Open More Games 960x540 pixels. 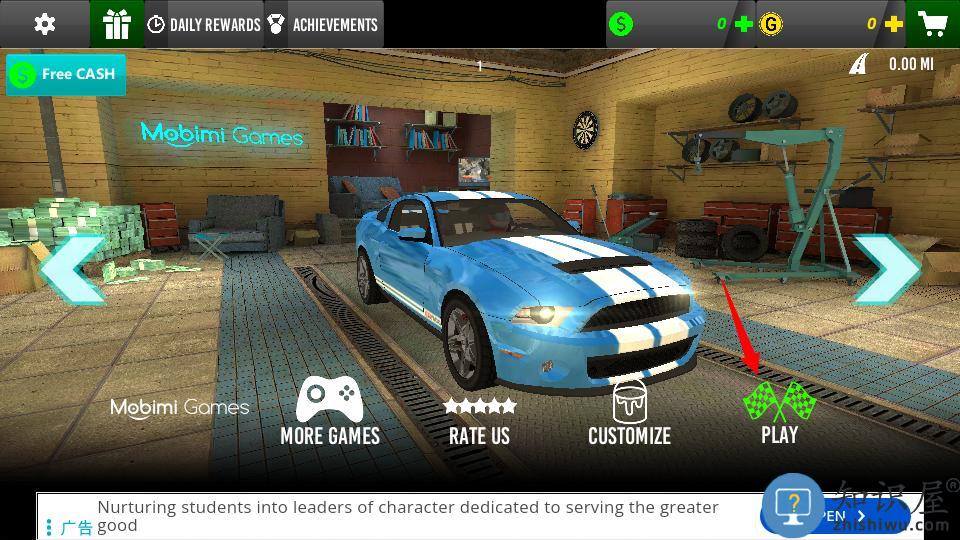(330, 412)
